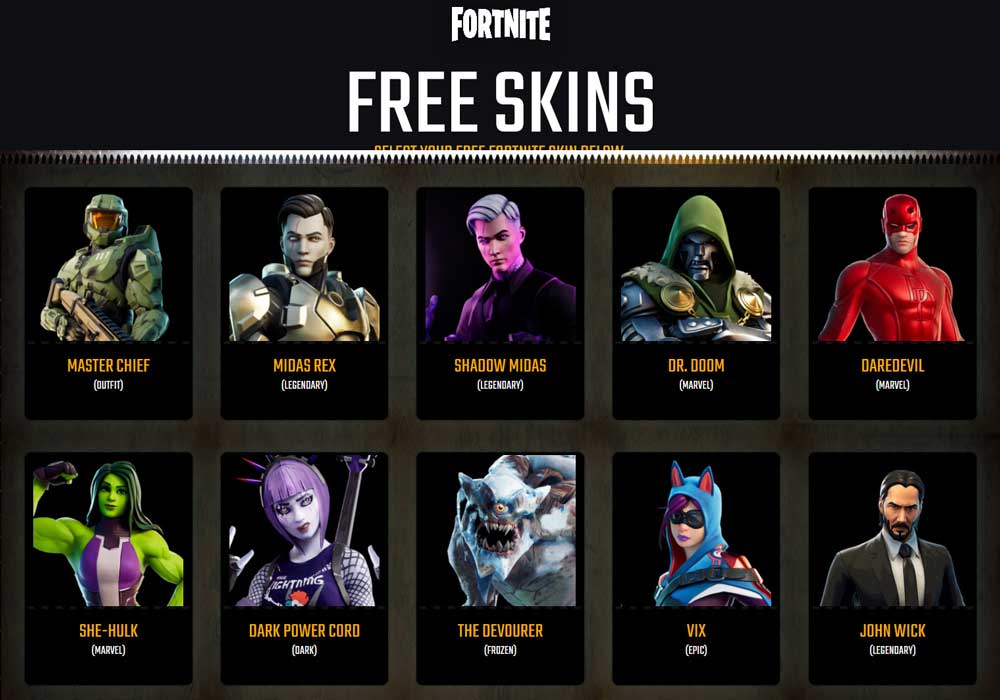Choose the Midas Rex legendary skin
This screenshot has width=1000, height=700.
304,303
